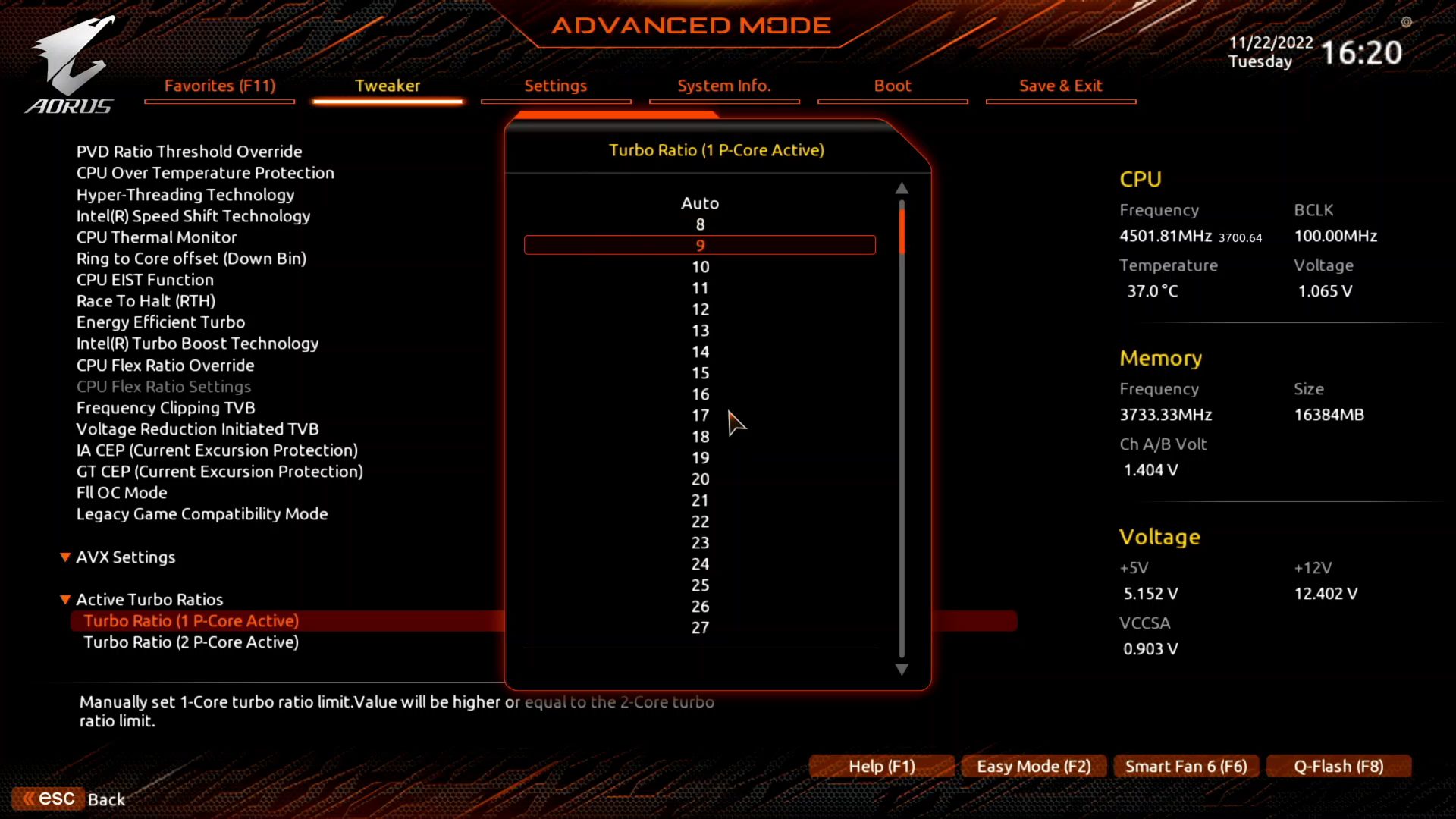Click the scroll-down arrow in the ratio list

tap(901, 670)
